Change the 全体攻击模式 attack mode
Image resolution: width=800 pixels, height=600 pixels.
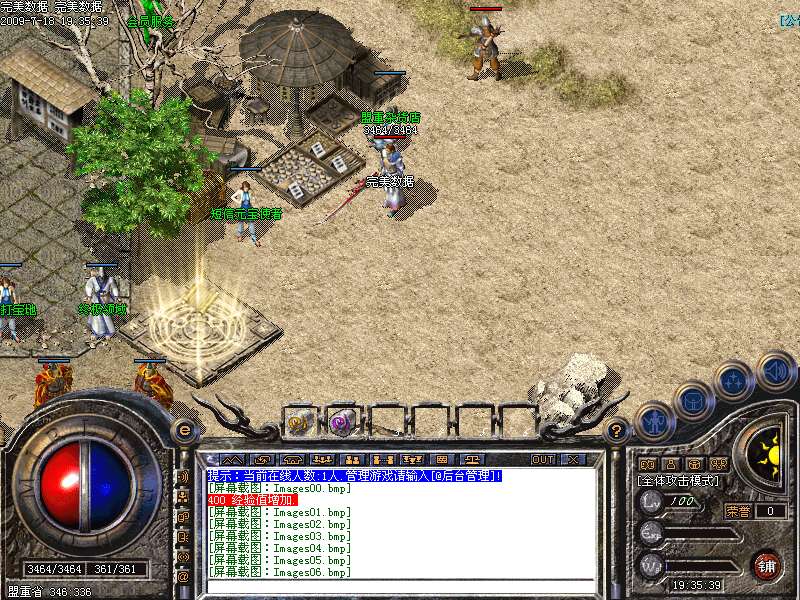[x=680, y=481]
